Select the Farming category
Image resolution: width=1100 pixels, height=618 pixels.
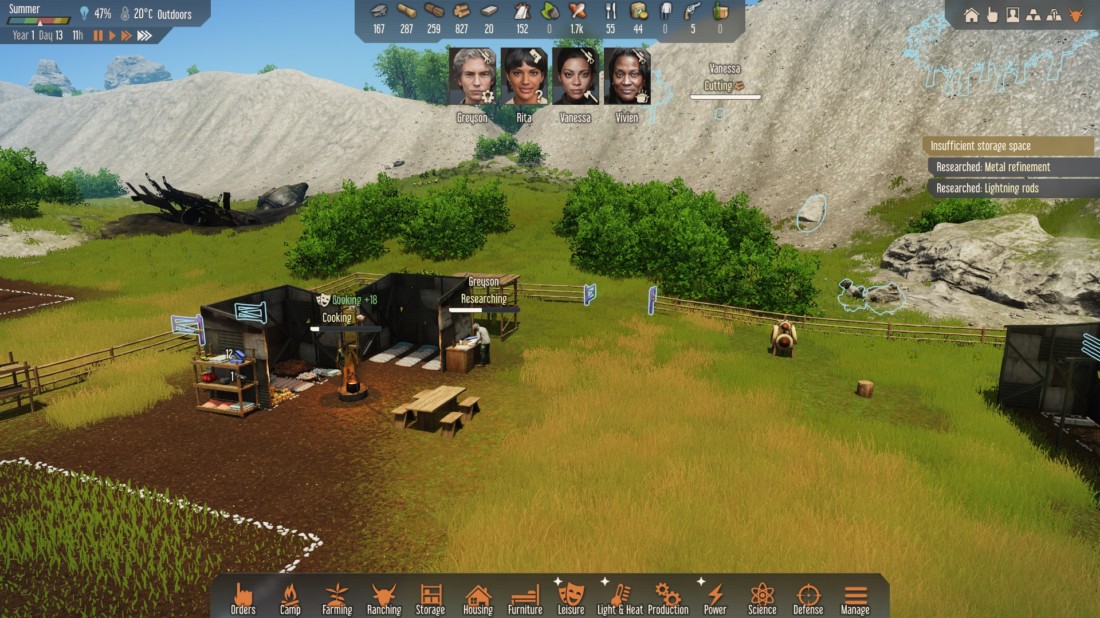point(337,597)
